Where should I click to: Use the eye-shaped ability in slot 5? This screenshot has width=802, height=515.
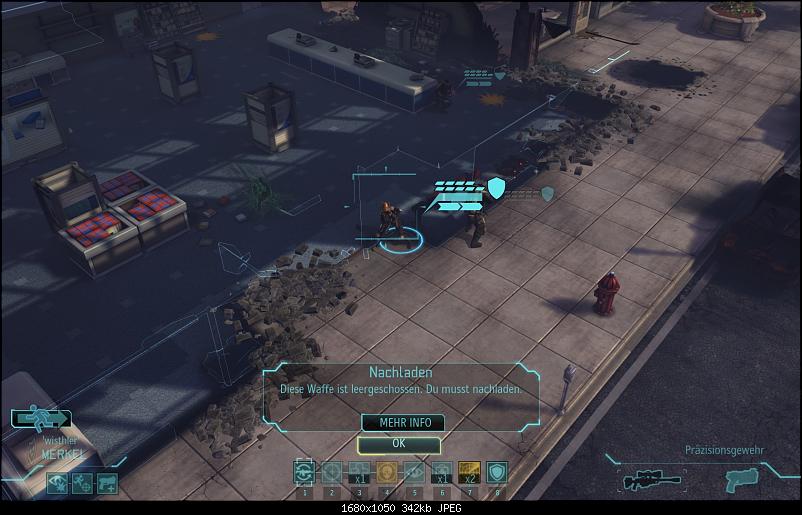413,472
